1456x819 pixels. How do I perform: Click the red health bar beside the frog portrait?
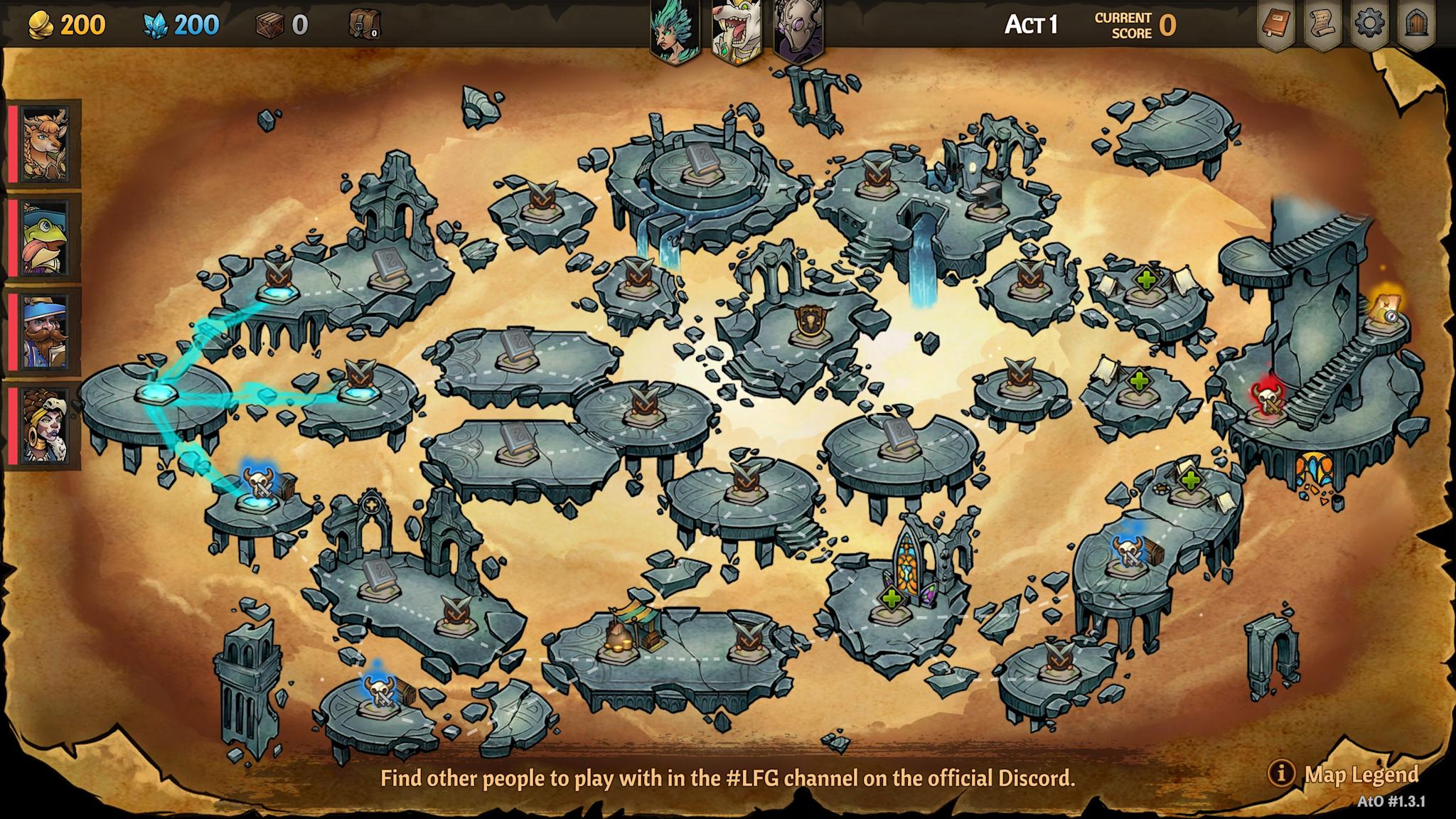[14, 236]
